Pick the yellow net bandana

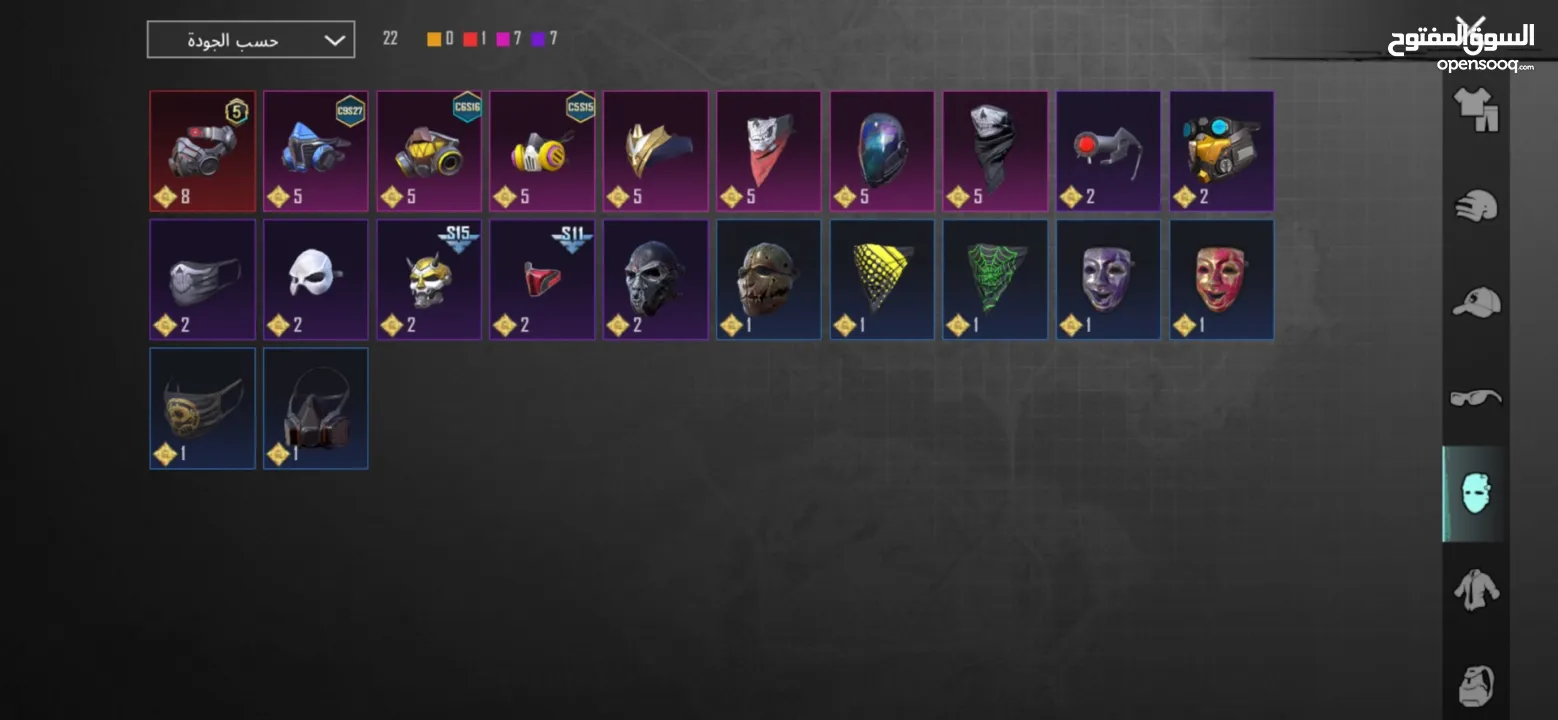[x=882, y=280]
